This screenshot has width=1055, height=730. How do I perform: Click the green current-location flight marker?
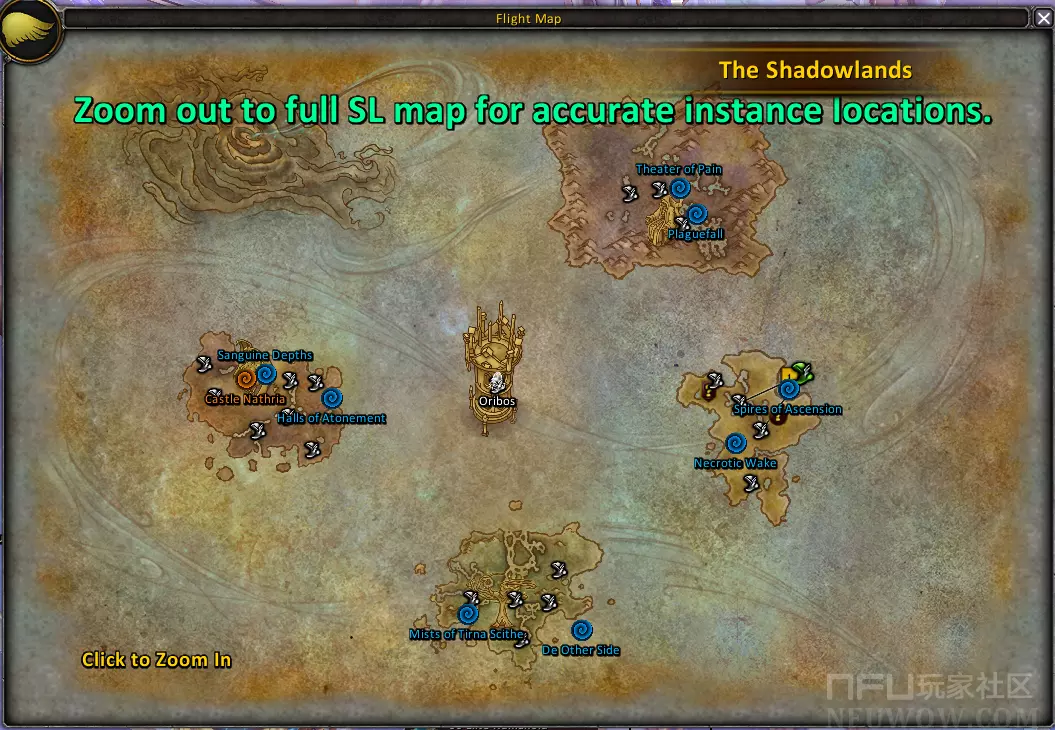[800, 372]
